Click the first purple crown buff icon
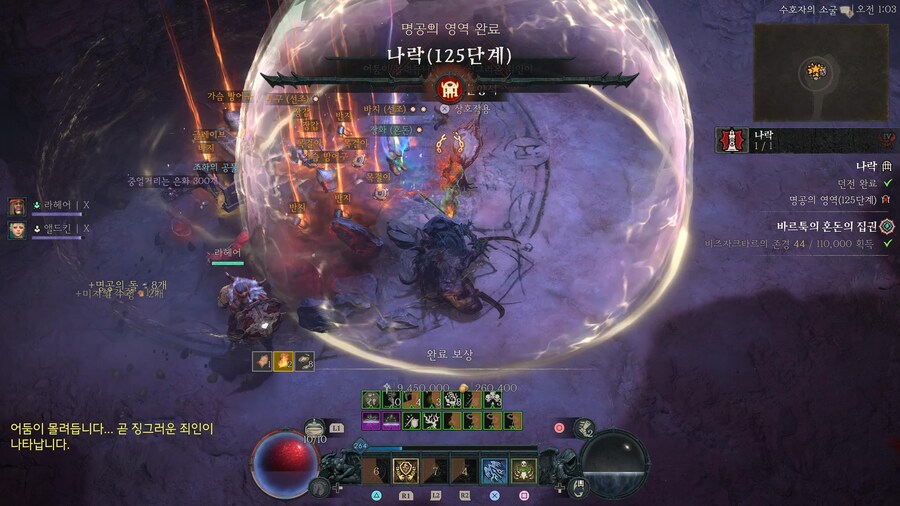The height and width of the screenshot is (506, 900). (x=370, y=422)
